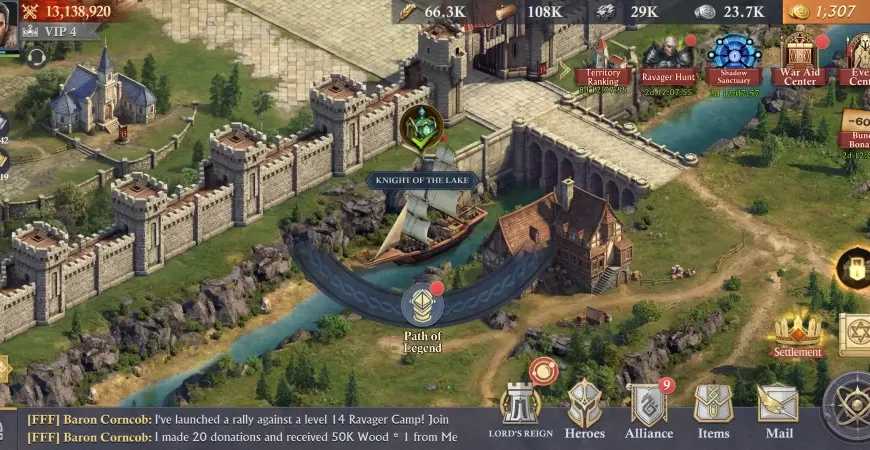Select the Knight of the Lake label
The image size is (870, 450).
423,181
